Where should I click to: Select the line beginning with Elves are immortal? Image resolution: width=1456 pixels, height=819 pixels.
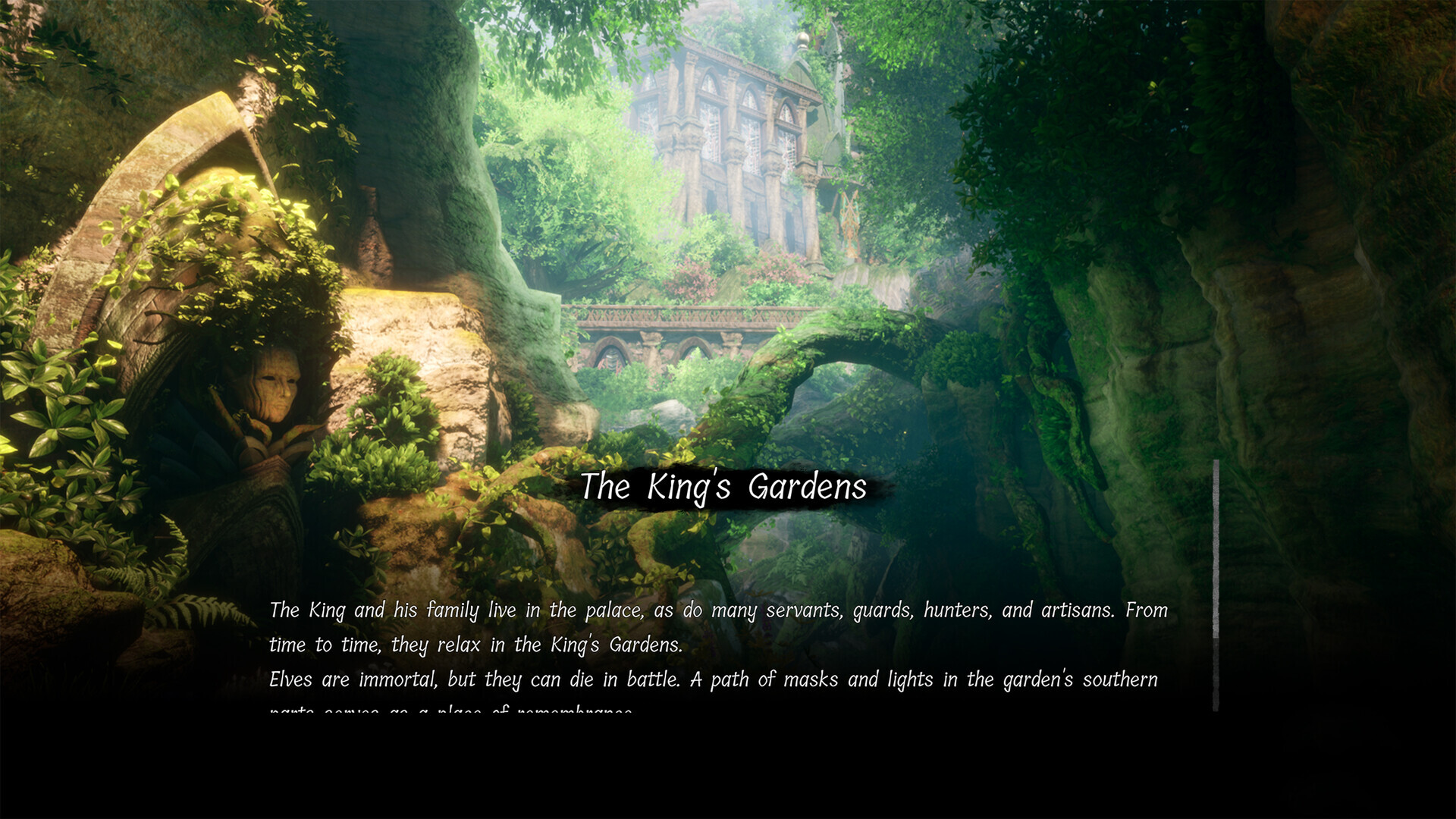click(x=713, y=679)
